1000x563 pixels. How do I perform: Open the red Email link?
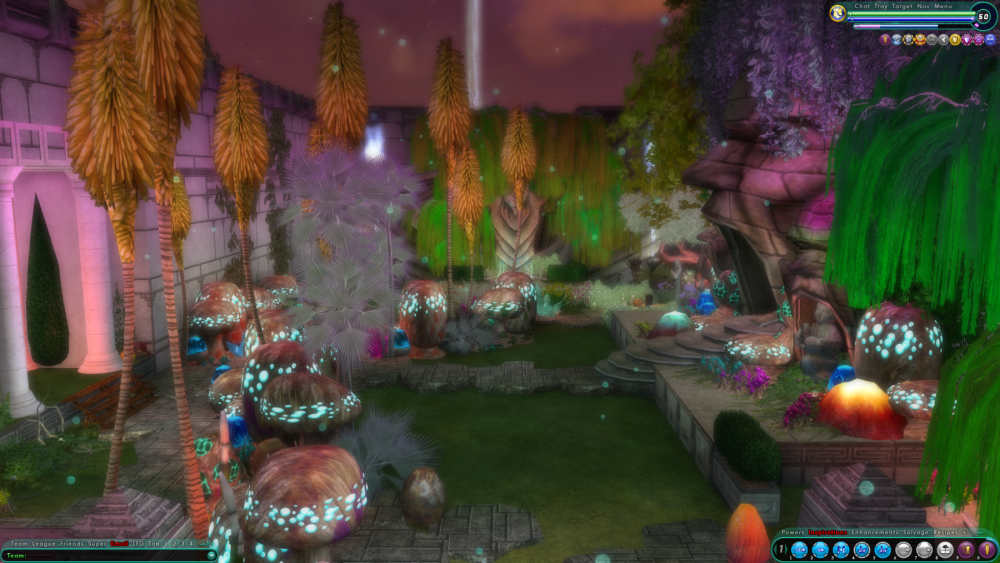coord(119,544)
